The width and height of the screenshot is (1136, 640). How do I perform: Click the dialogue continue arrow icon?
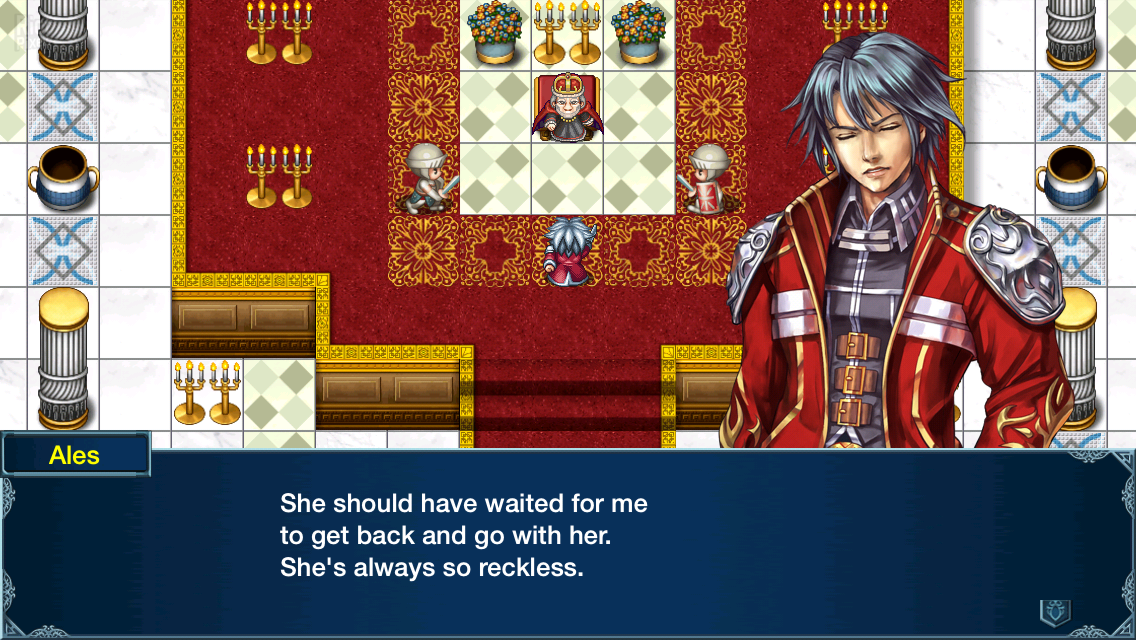pyautogui.click(x=1055, y=611)
